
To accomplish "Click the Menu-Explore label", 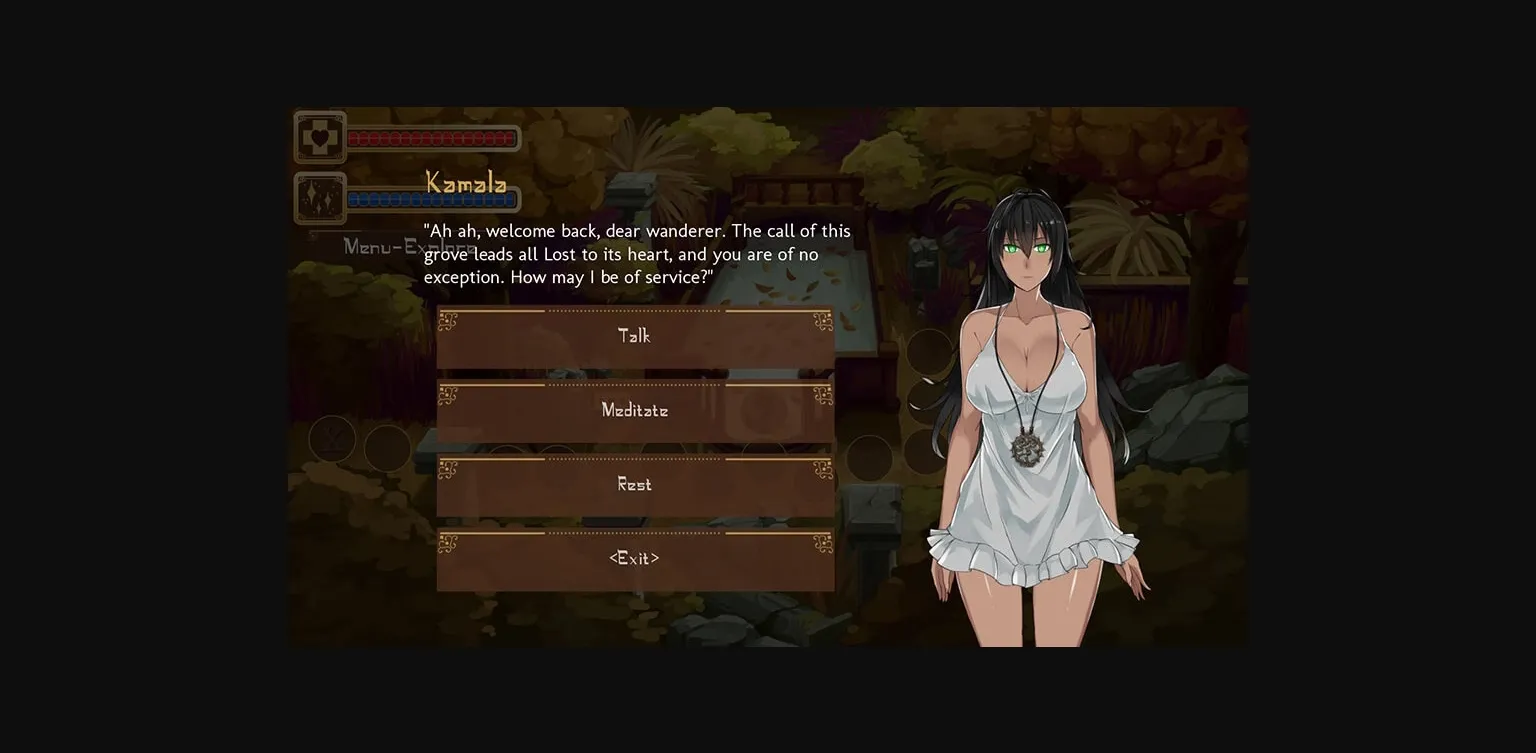I will 408,247.
